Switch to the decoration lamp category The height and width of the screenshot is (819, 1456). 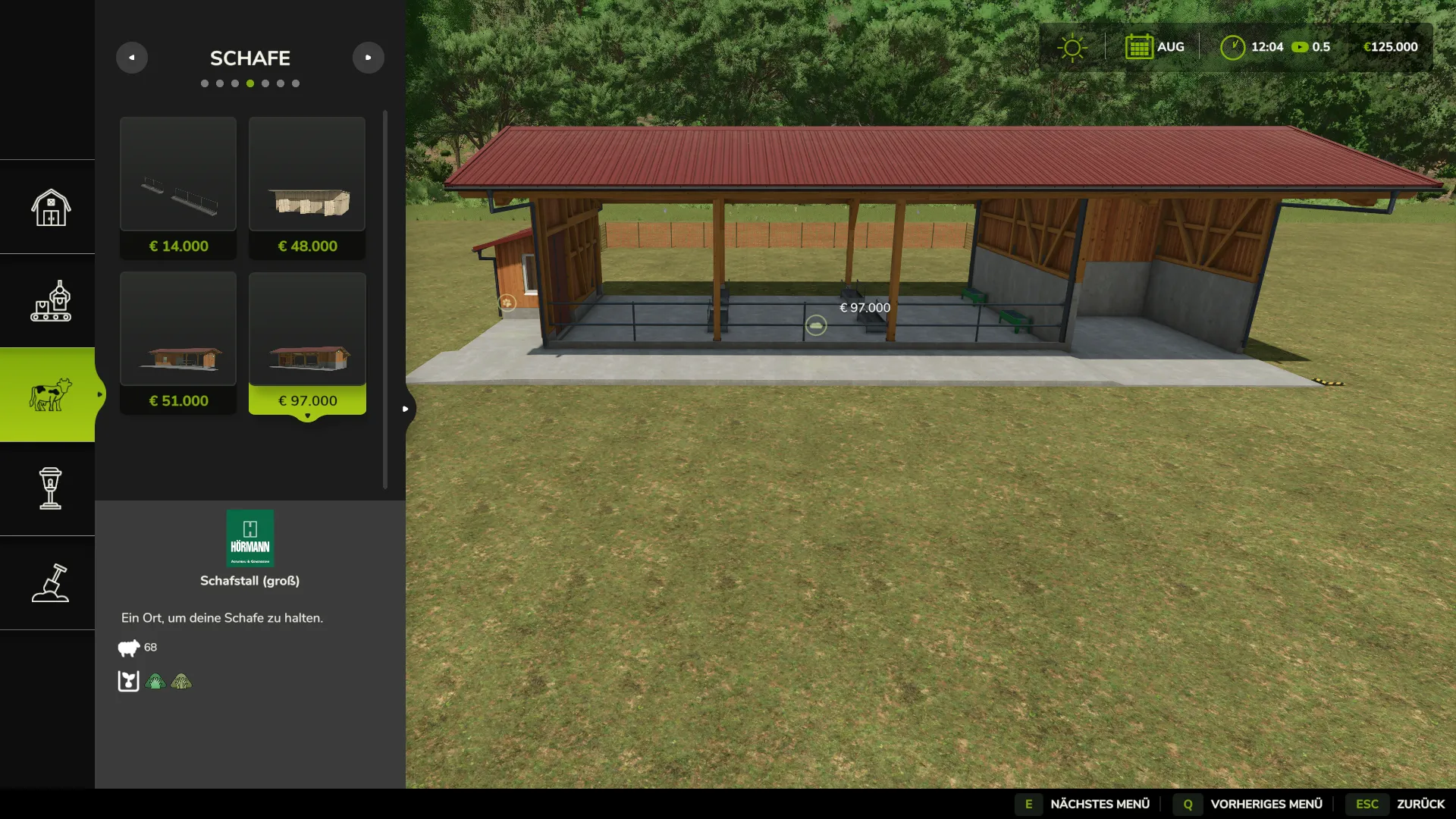tap(50, 489)
